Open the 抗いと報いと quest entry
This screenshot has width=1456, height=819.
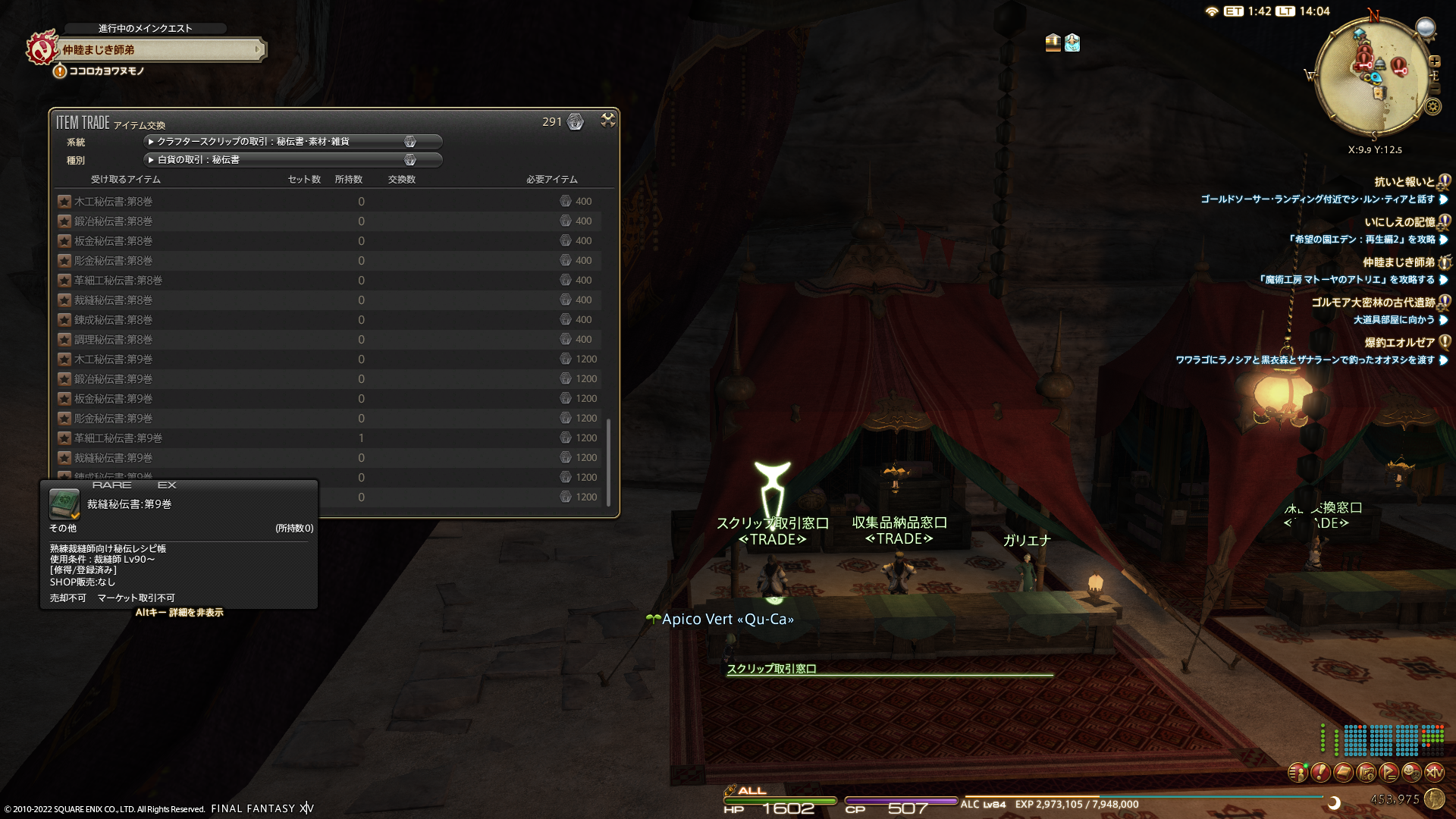[1404, 182]
